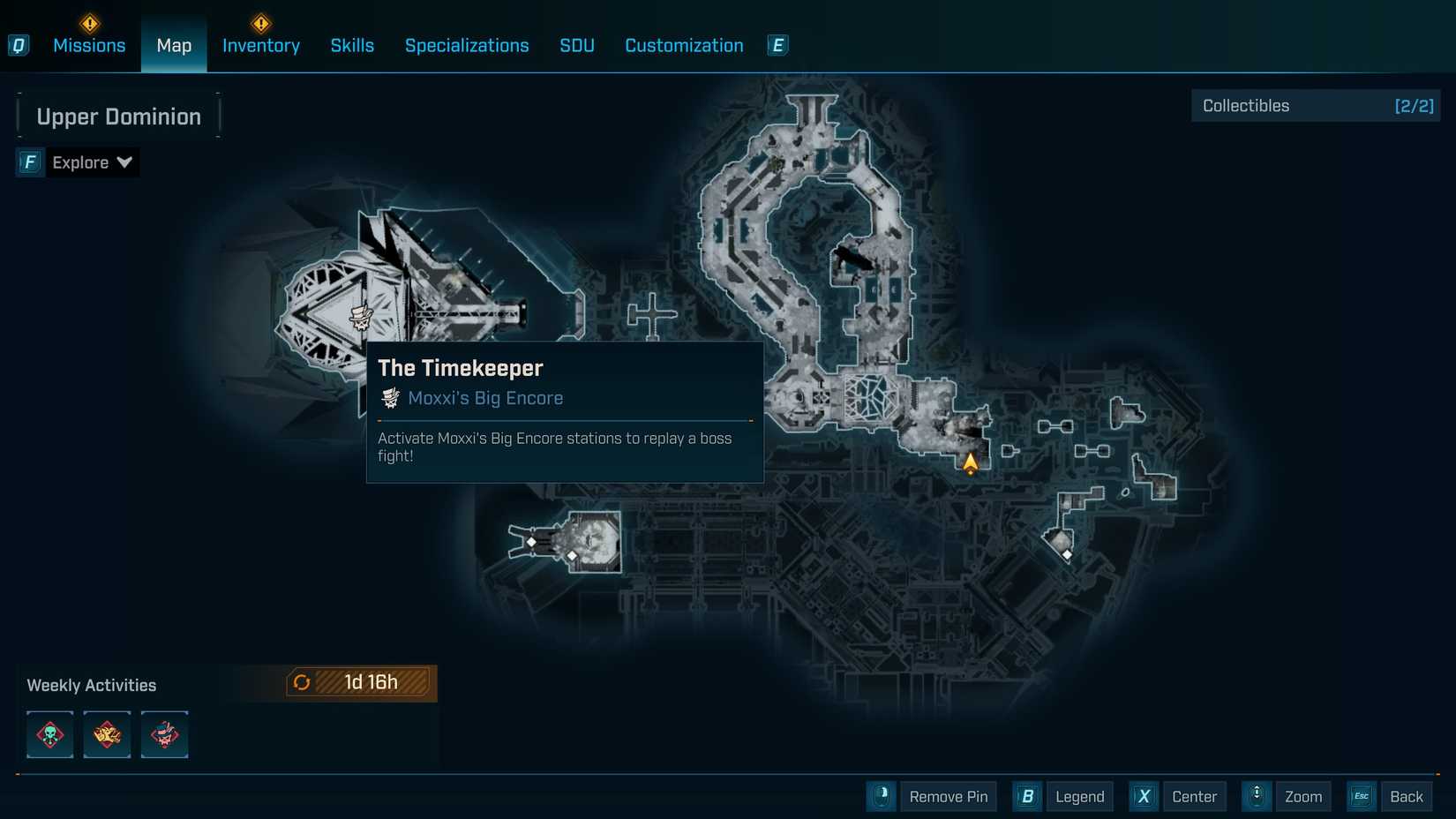Select the first Weekly Activity skull icon
Image resolution: width=1456 pixels, height=819 pixels.
point(49,734)
